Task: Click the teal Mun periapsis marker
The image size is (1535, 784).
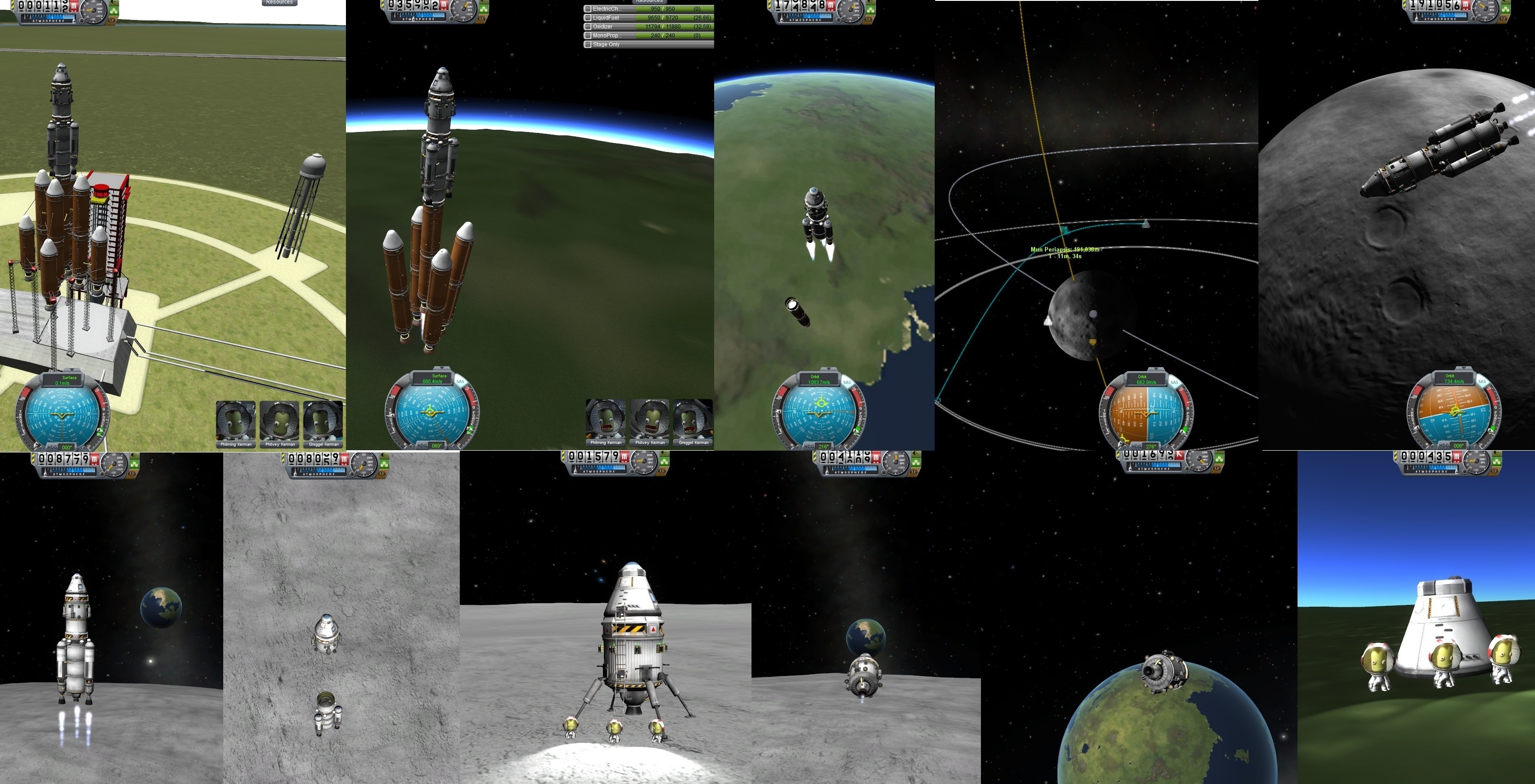Action: (1064, 229)
